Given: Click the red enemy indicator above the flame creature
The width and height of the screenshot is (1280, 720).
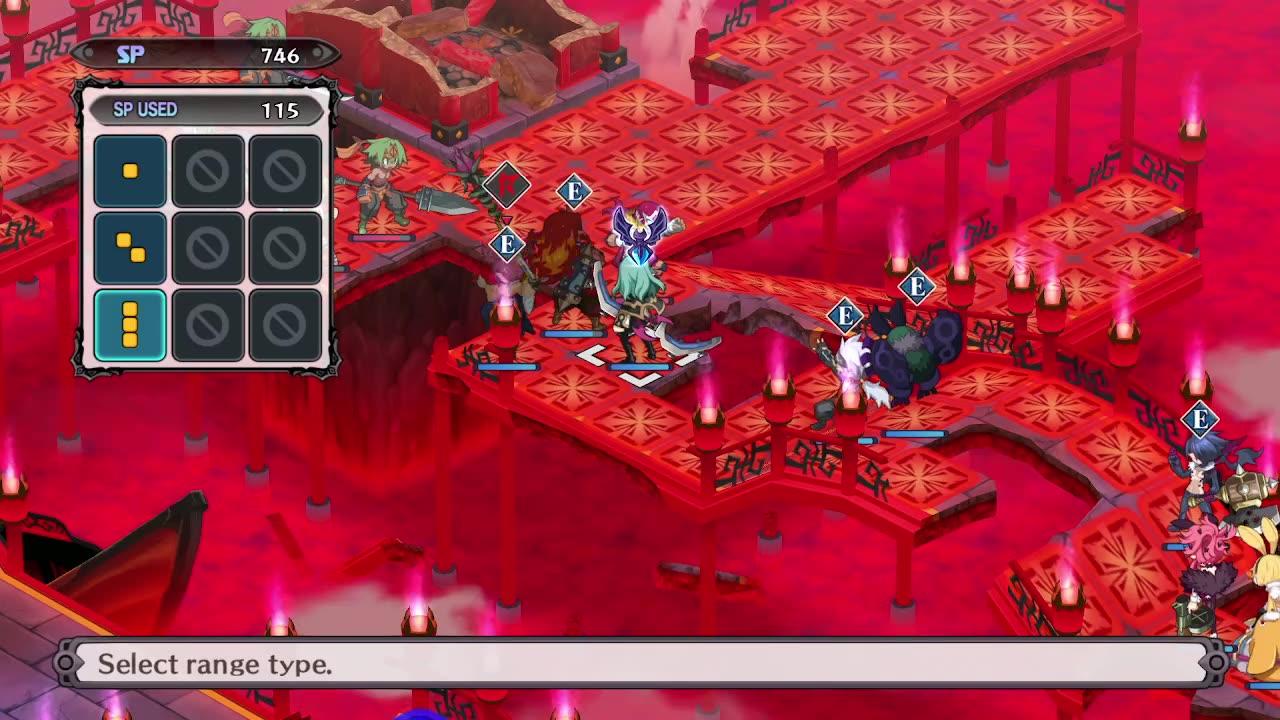Looking at the screenshot, I should tap(507, 184).
